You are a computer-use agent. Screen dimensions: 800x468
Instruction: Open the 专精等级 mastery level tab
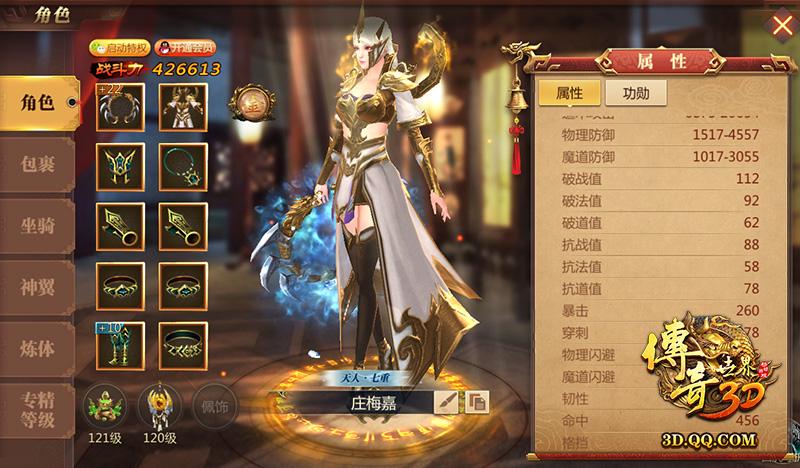tap(36, 412)
